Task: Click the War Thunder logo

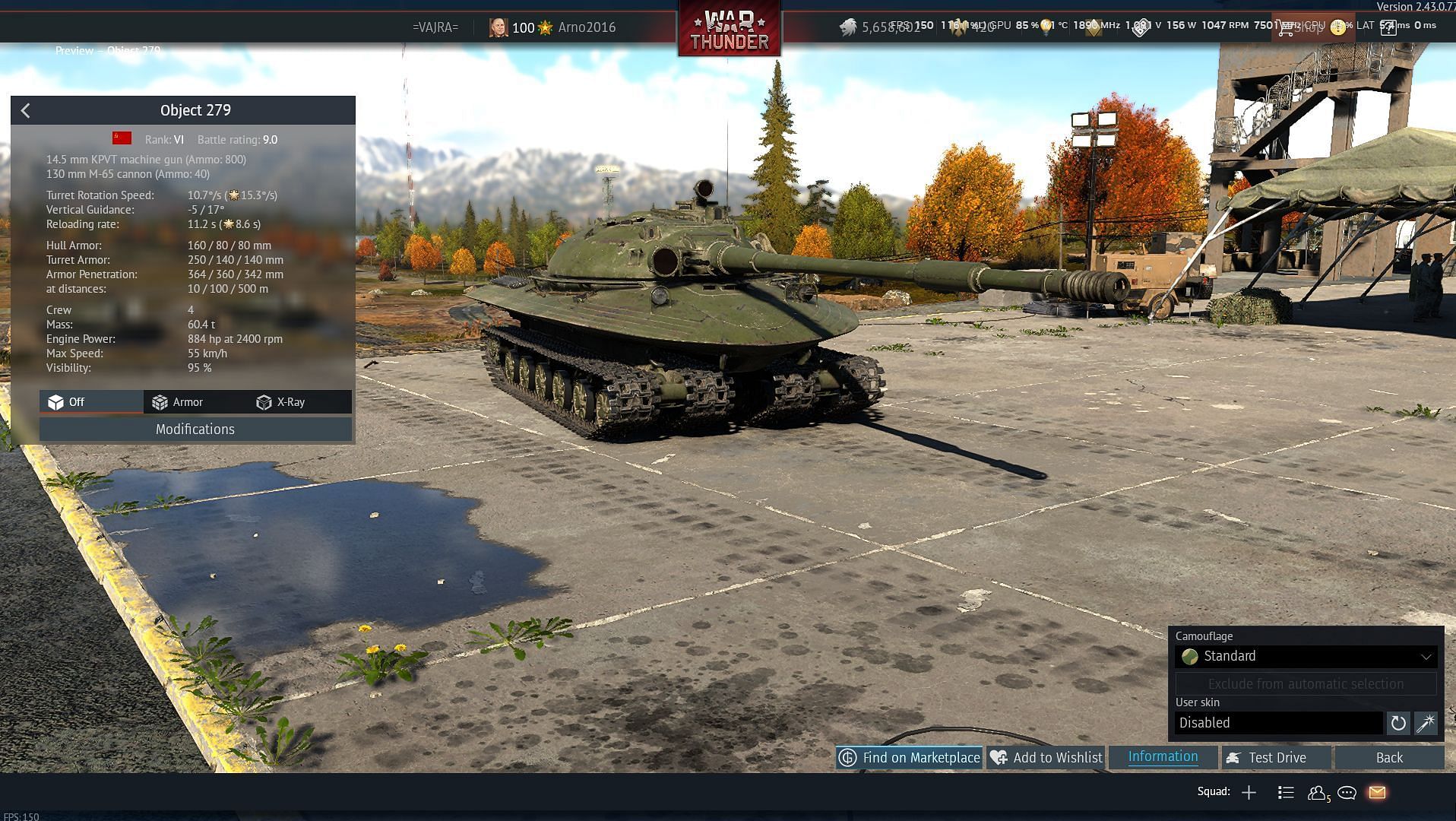Action: click(x=729, y=30)
